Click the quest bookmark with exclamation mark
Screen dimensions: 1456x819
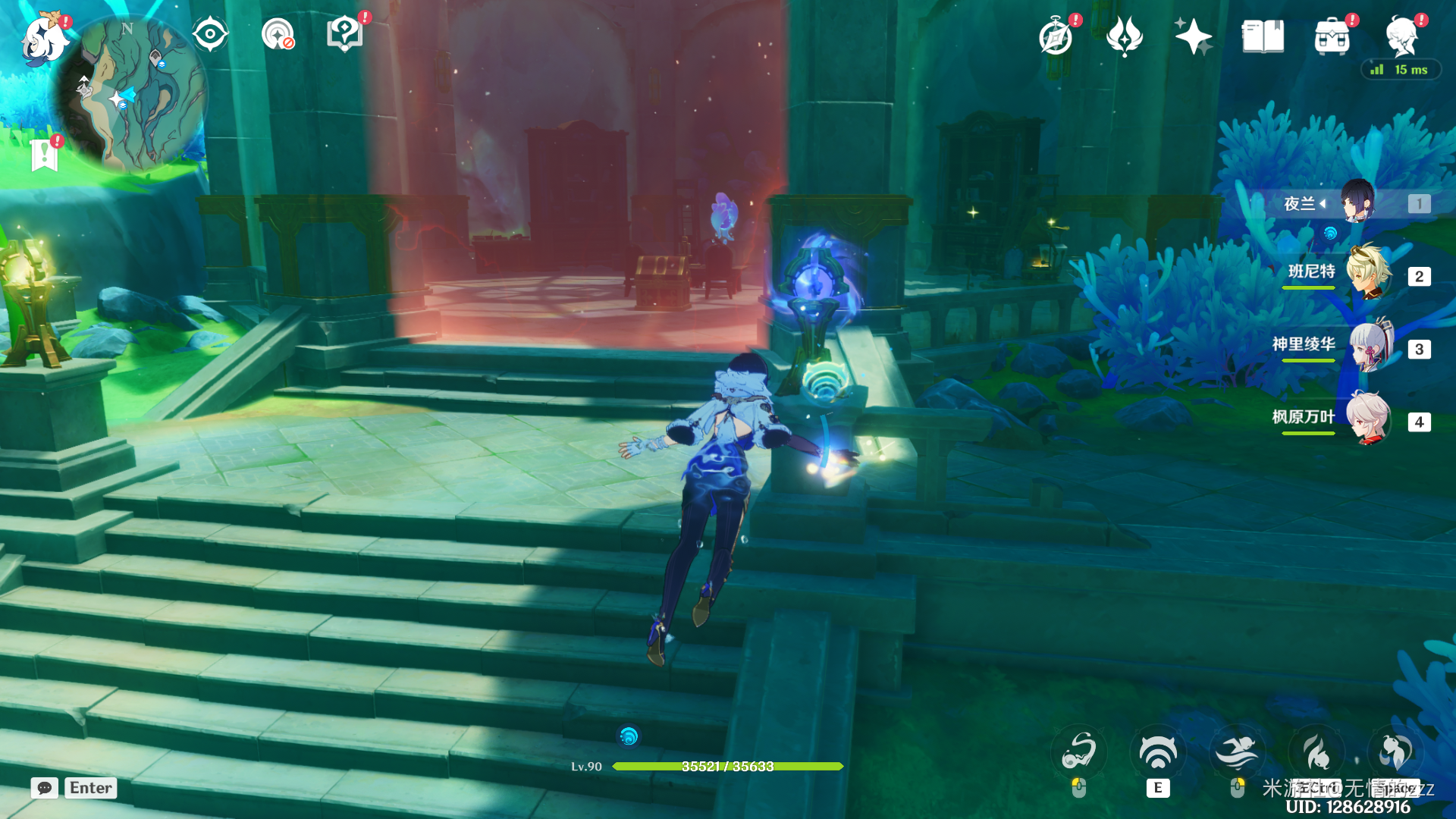(45, 155)
